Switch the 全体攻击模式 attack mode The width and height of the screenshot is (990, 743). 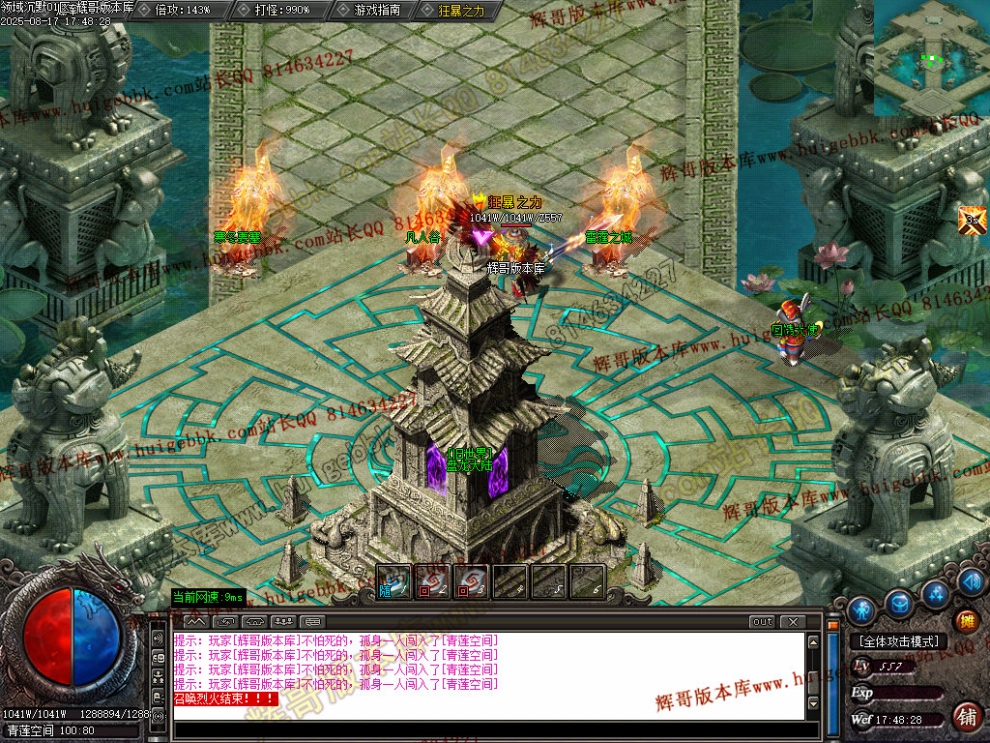(x=898, y=641)
